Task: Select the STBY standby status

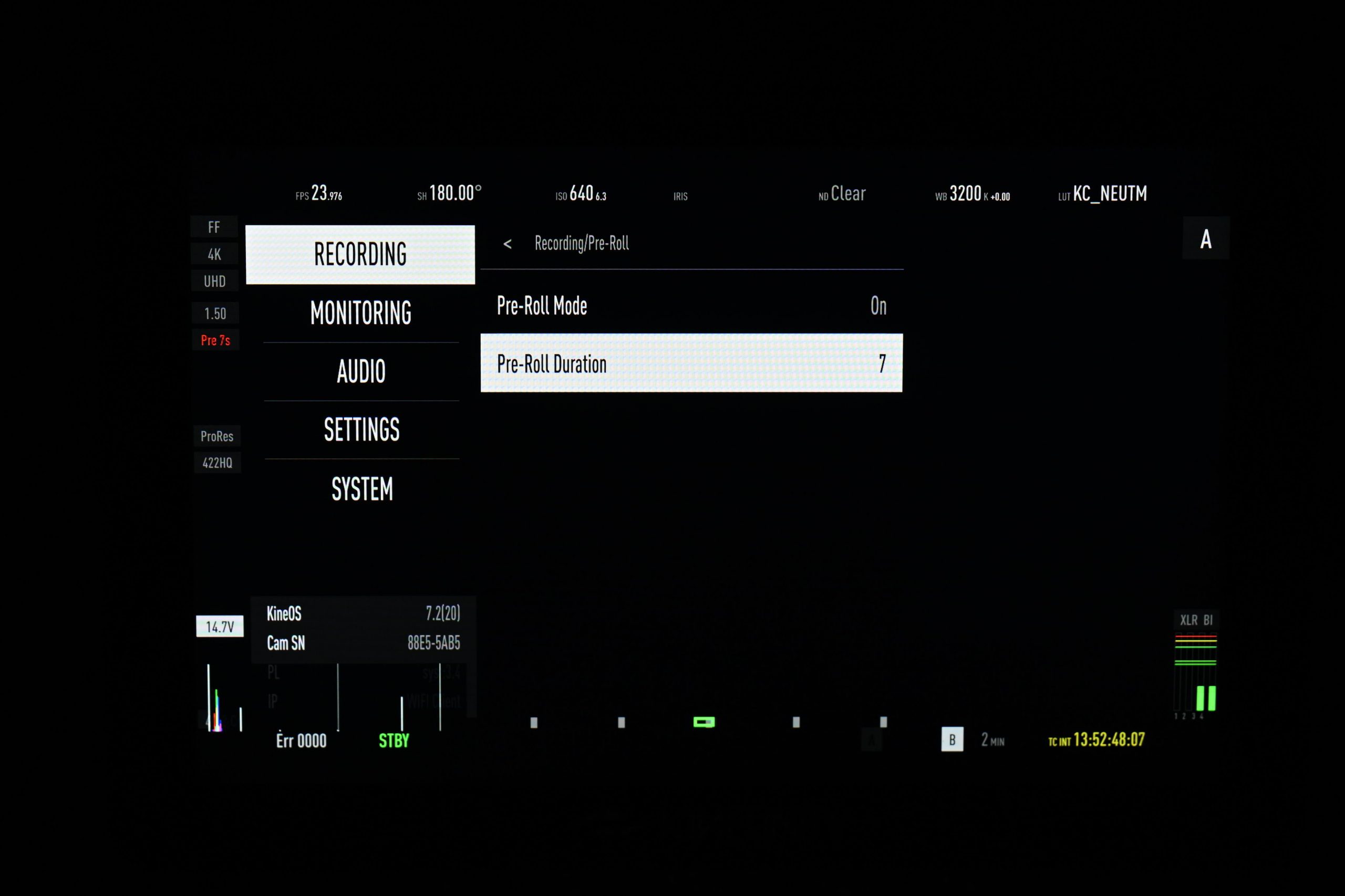Action: (x=394, y=740)
